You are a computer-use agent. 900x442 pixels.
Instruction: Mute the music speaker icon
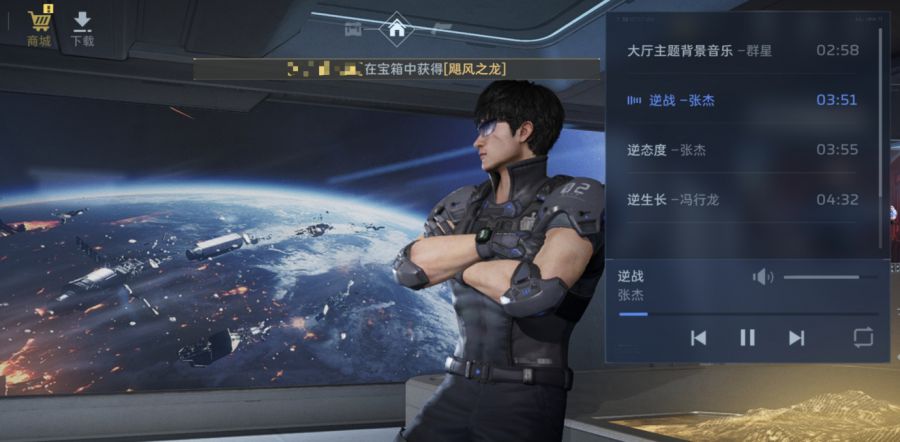(763, 277)
